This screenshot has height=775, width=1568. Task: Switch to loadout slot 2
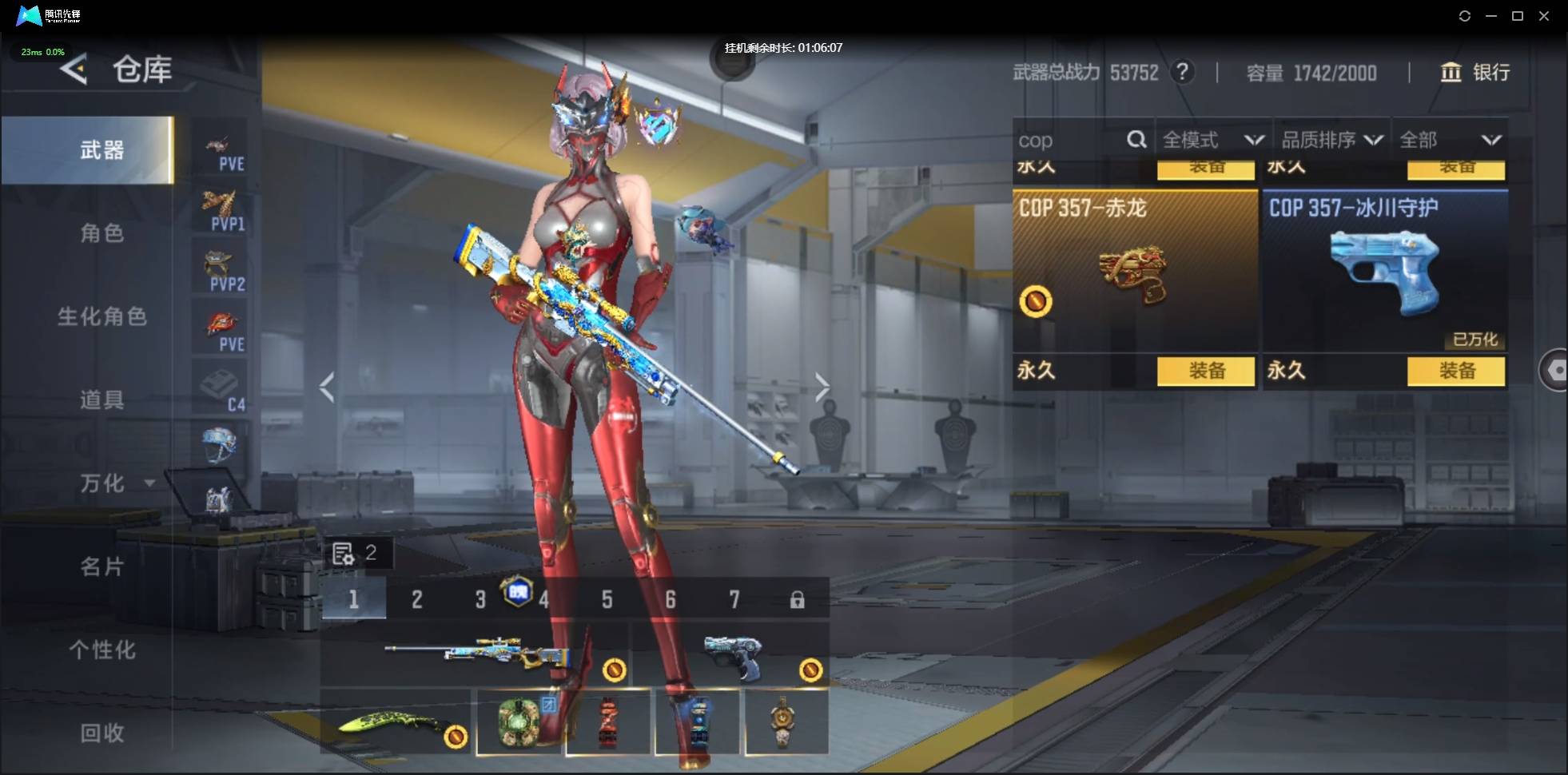pos(416,599)
